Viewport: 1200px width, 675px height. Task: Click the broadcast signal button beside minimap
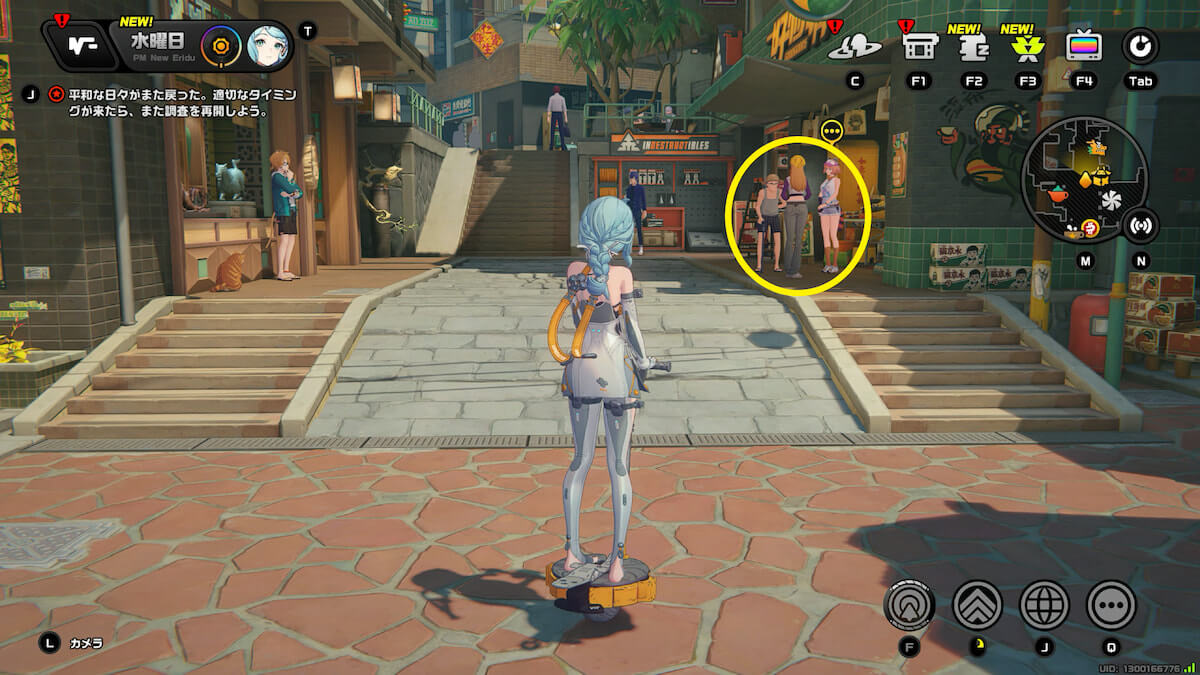click(1139, 225)
